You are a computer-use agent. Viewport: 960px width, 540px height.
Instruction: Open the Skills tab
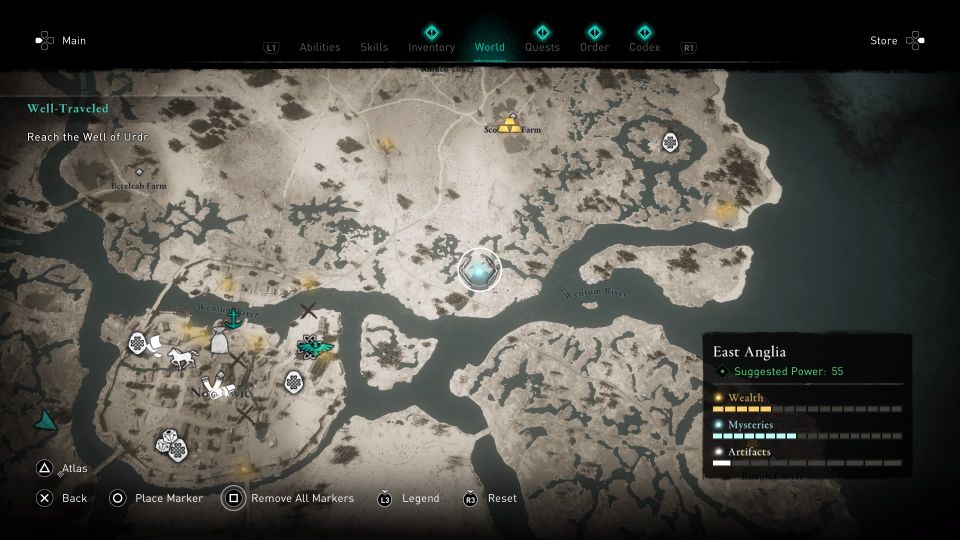(x=374, y=47)
